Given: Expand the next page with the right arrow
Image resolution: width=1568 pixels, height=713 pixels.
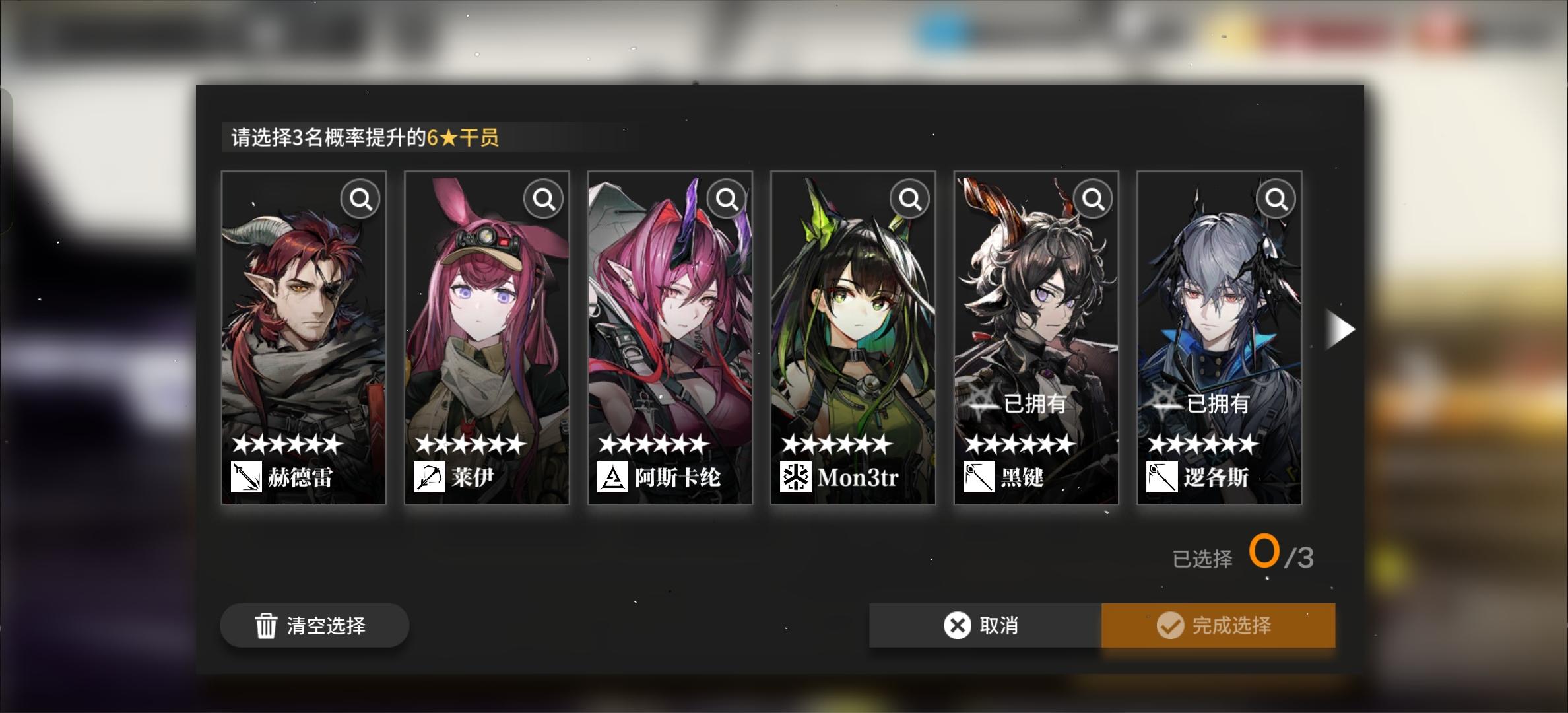Looking at the screenshot, I should click(x=1341, y=329).
